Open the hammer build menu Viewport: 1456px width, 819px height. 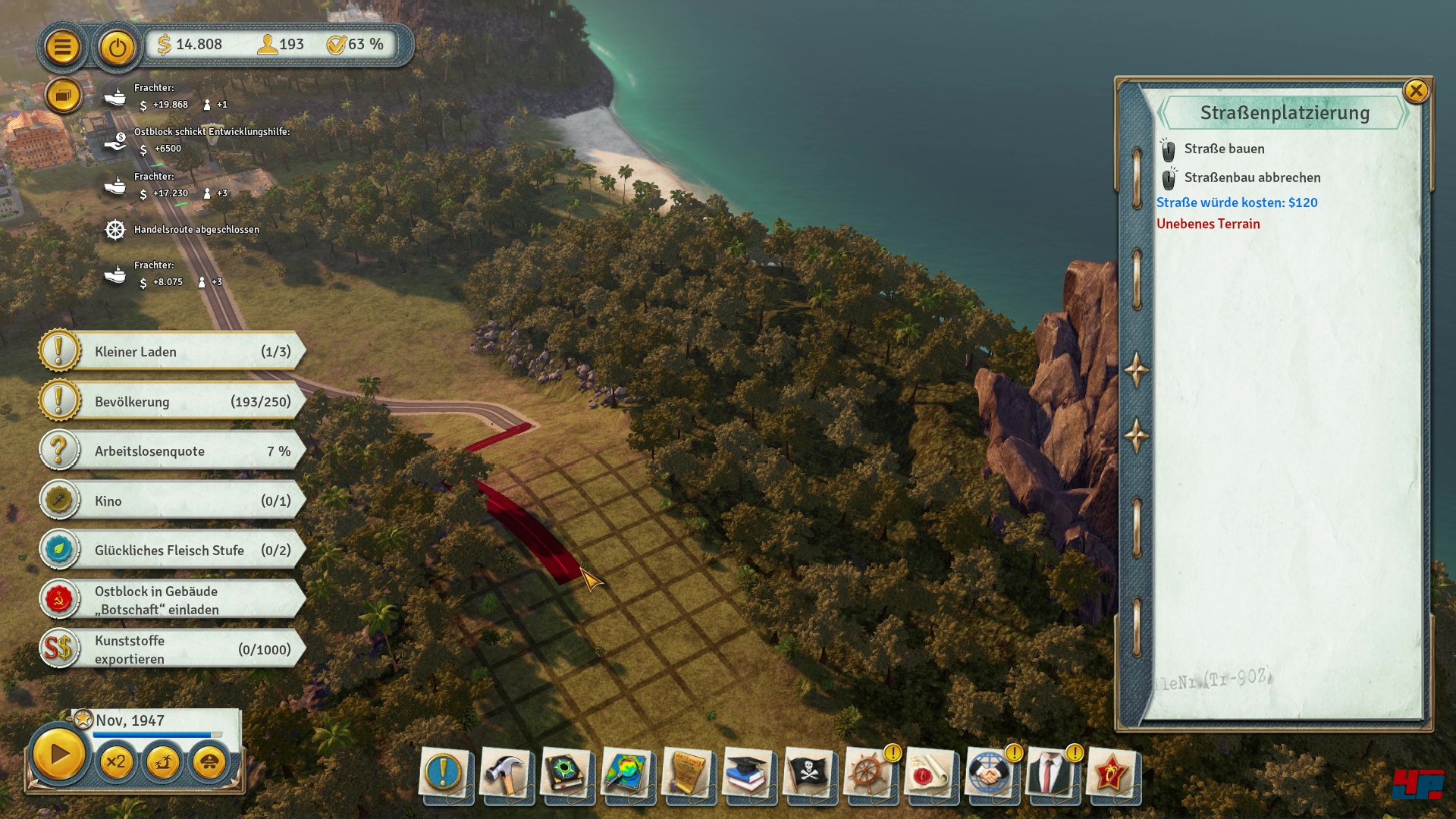504,773
